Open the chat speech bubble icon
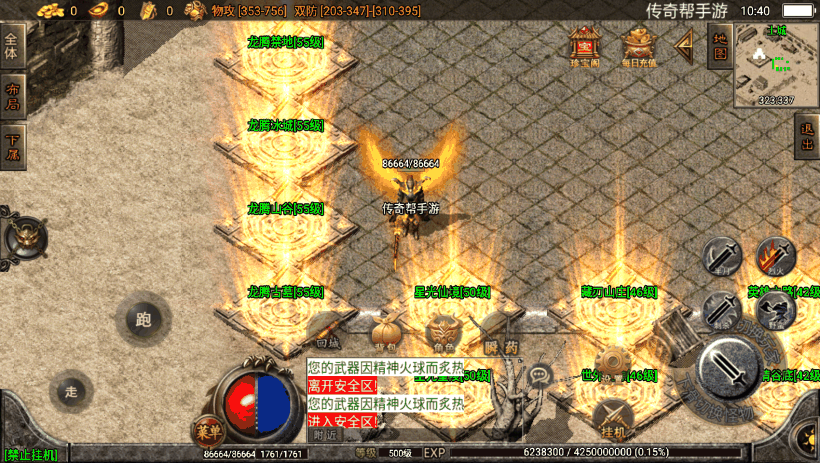Screen dimensions: 820x463 click(541, 377)
